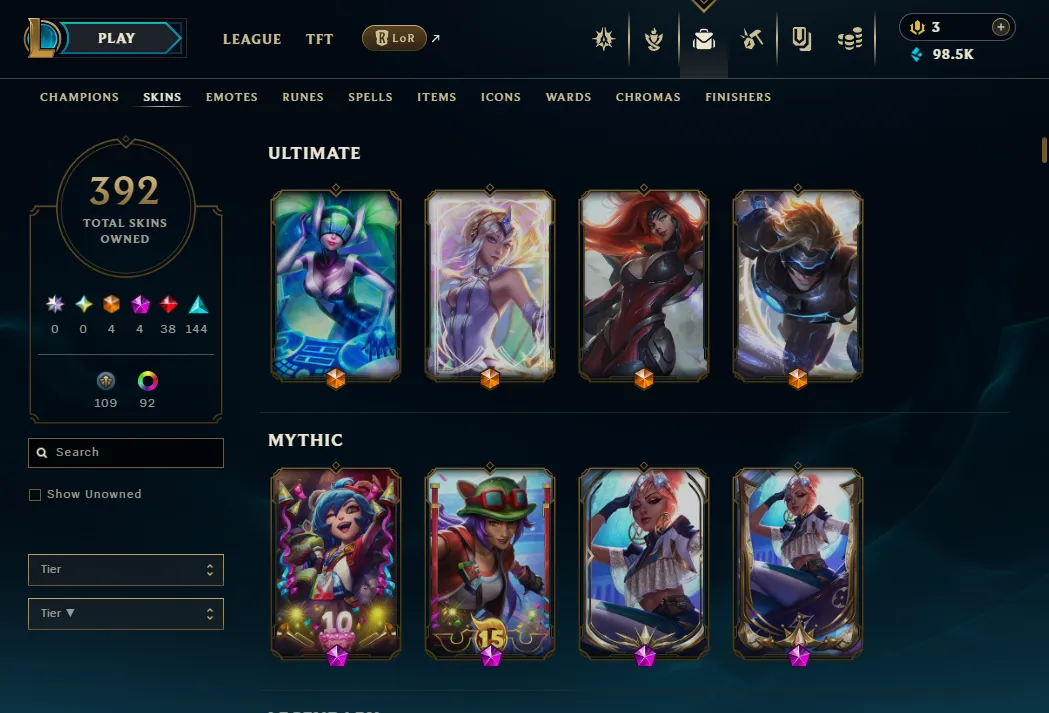
Task: Click the skin Search field
Action: [126, 453]
